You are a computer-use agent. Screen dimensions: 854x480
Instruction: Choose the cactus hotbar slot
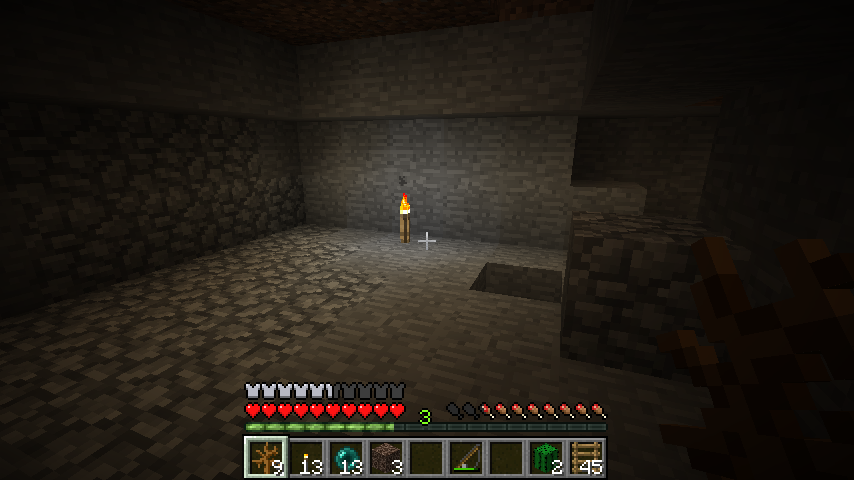[545, 457]
